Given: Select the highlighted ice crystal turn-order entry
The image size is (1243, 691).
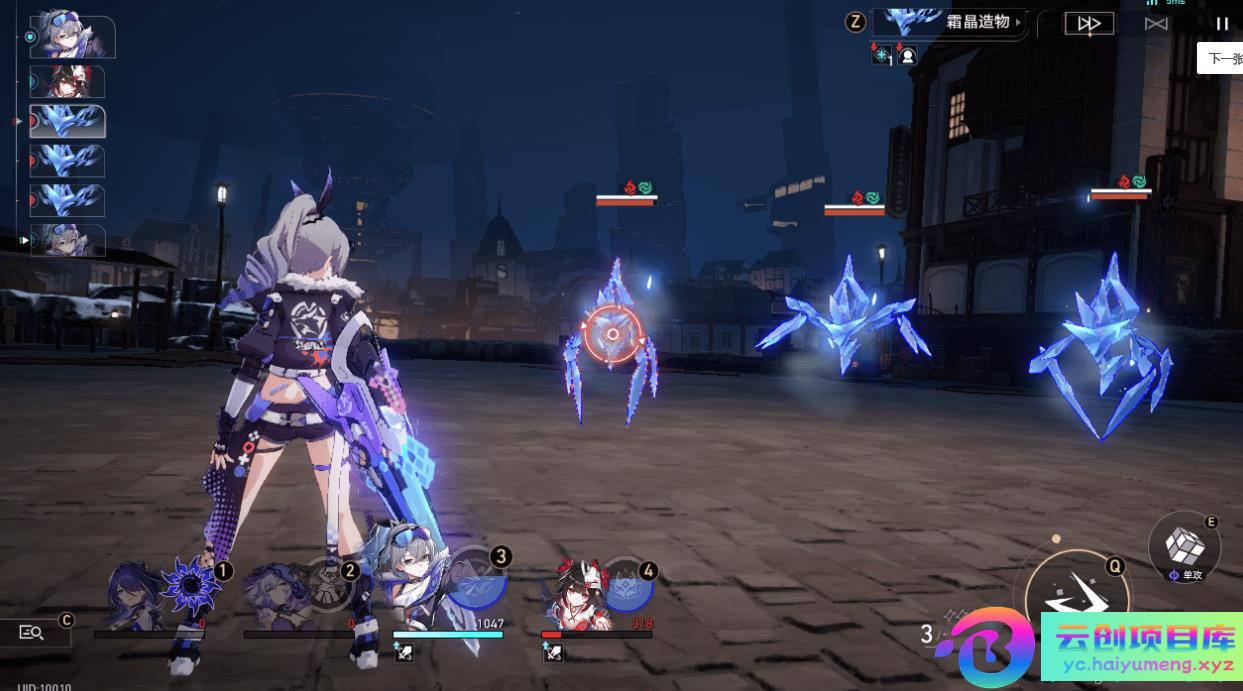Looking at the screenshot, I should [68, 121].
